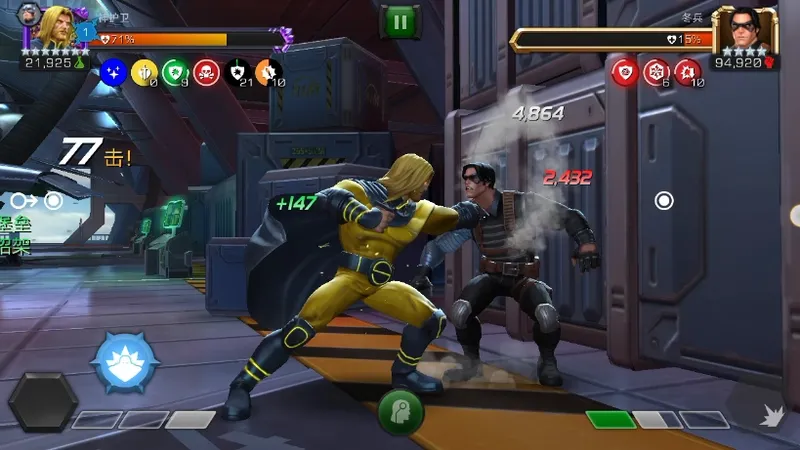800x450 pixels.
Task: Check the green shield buff icon
Action: [x=175, y=71]
